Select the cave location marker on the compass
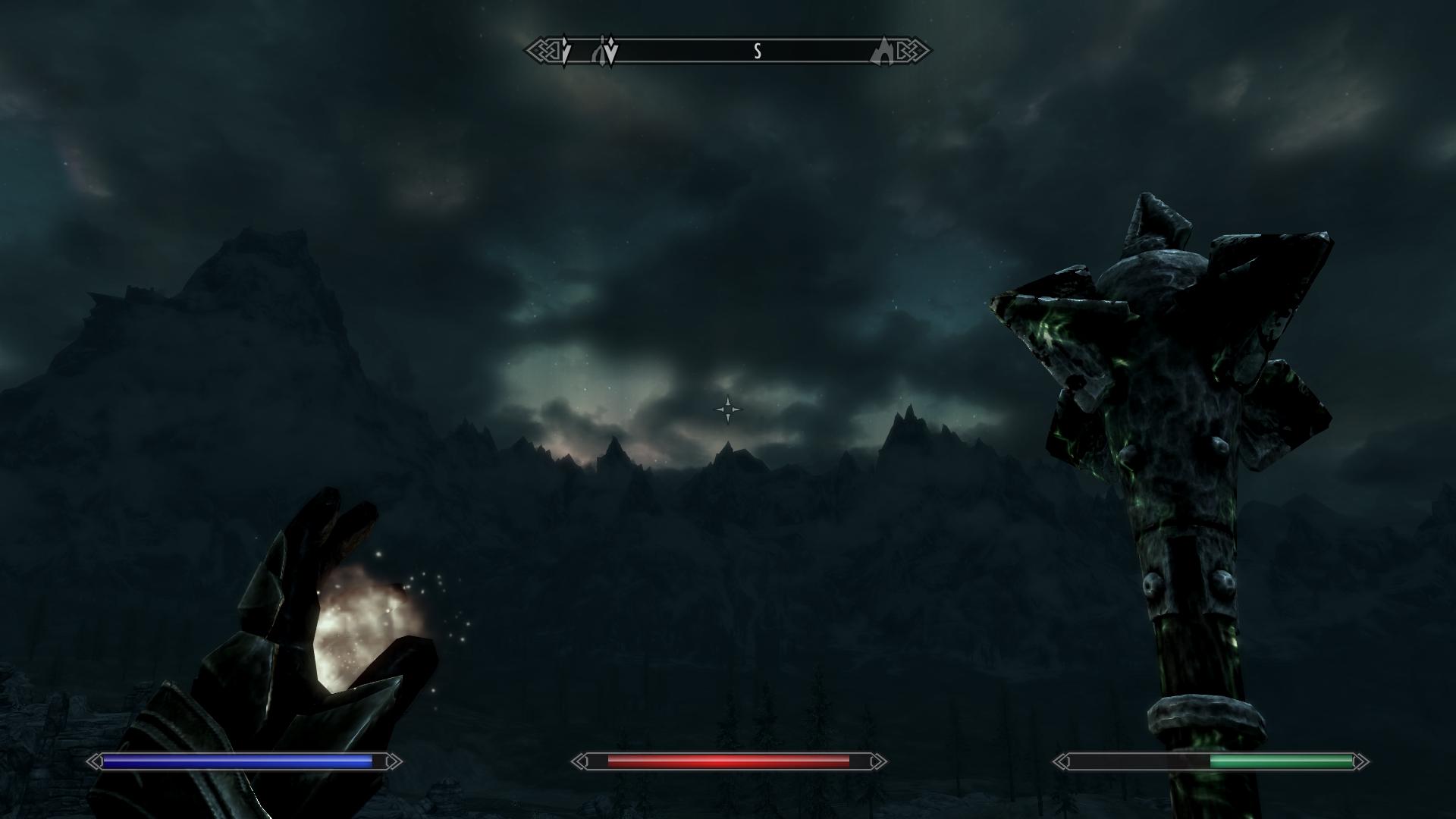 click(x=884, y=51)
